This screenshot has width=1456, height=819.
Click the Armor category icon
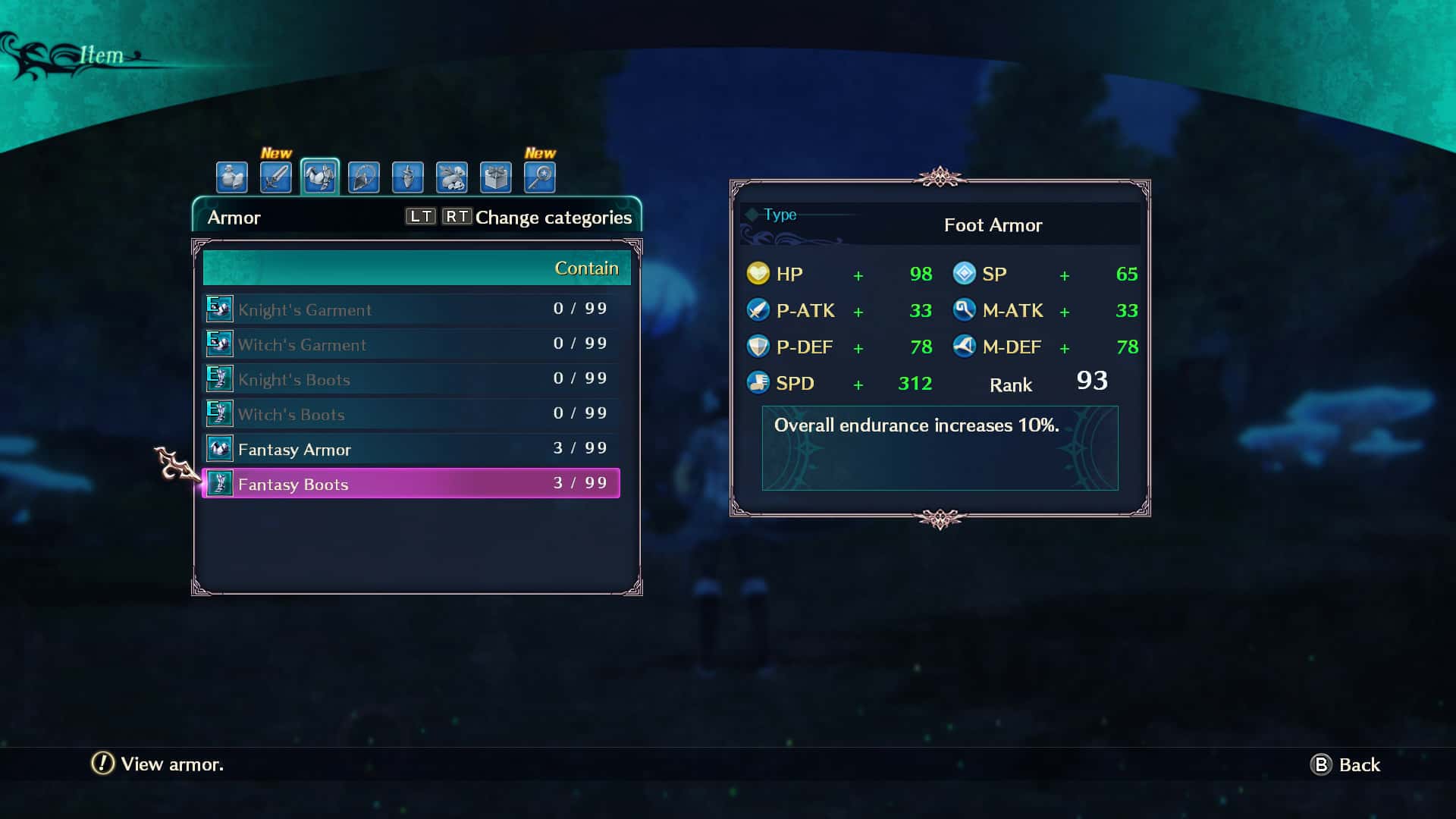point(319,177)
